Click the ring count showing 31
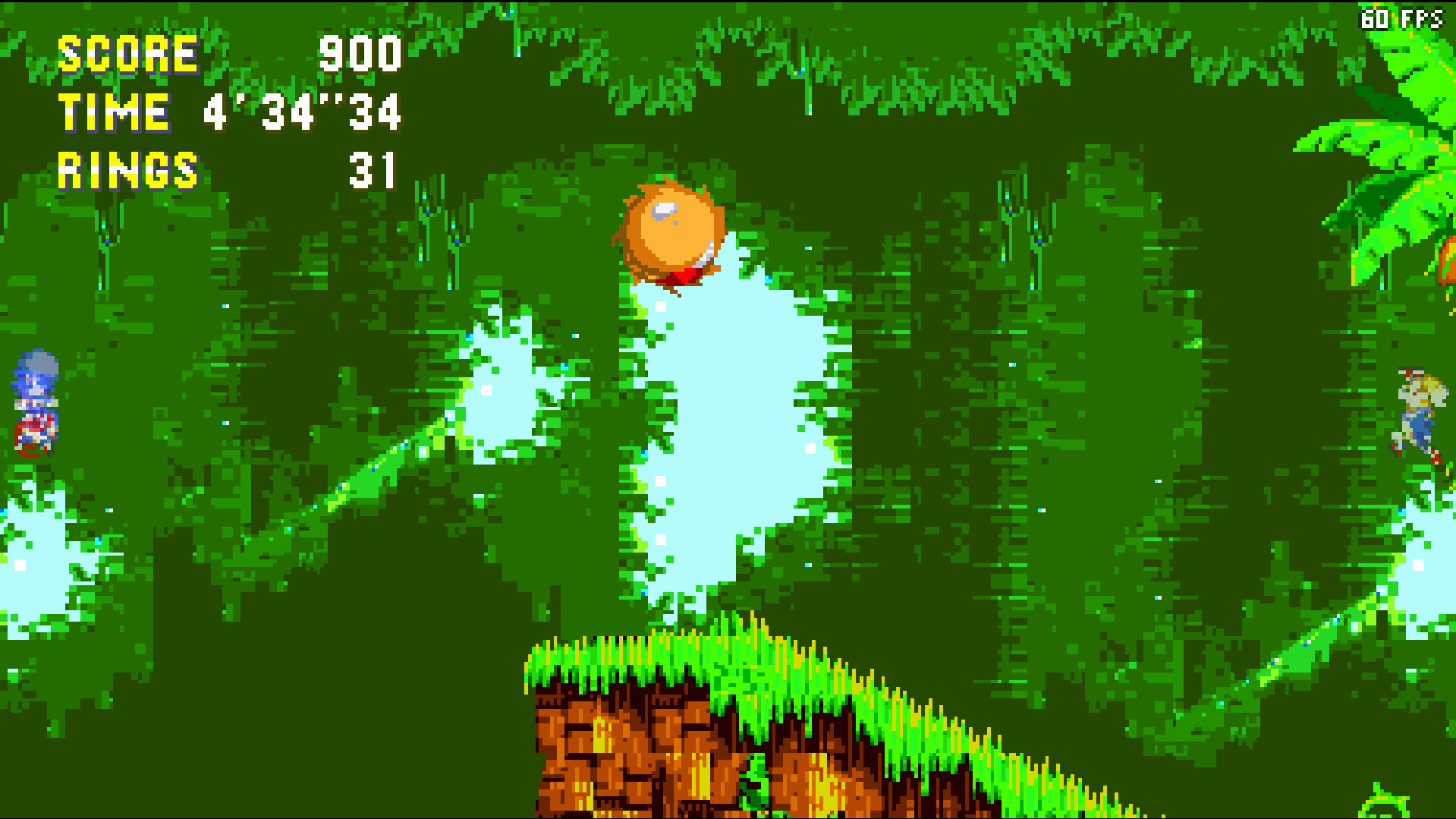Viewport: 1456px width, 819px height. tap(372, 170)
